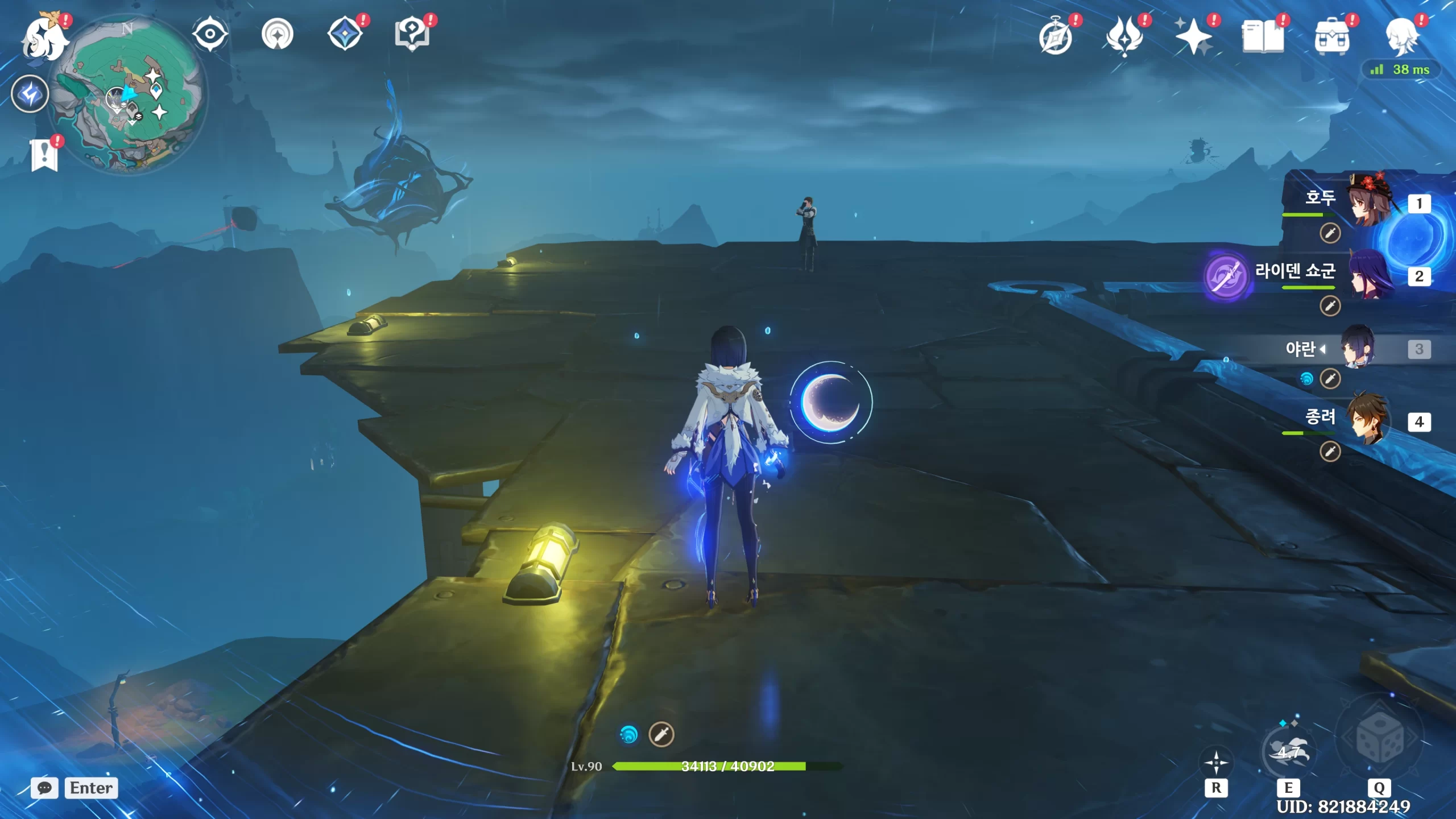1456x819 pixels.
Task: Open the chat box
Action: click(x=74, y=788)
